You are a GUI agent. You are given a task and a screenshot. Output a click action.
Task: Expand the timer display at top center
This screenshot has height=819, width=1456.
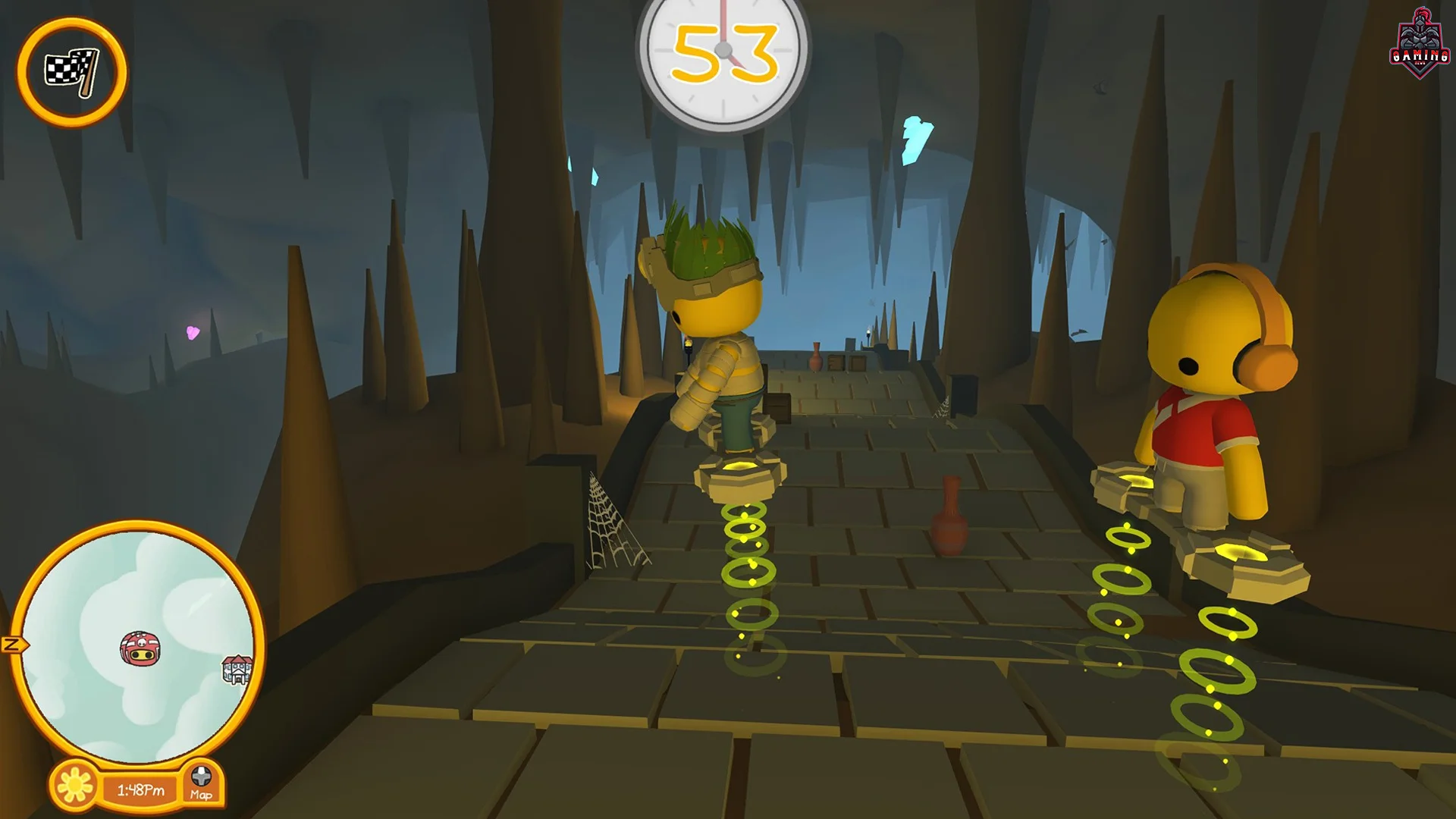(724, 48)
